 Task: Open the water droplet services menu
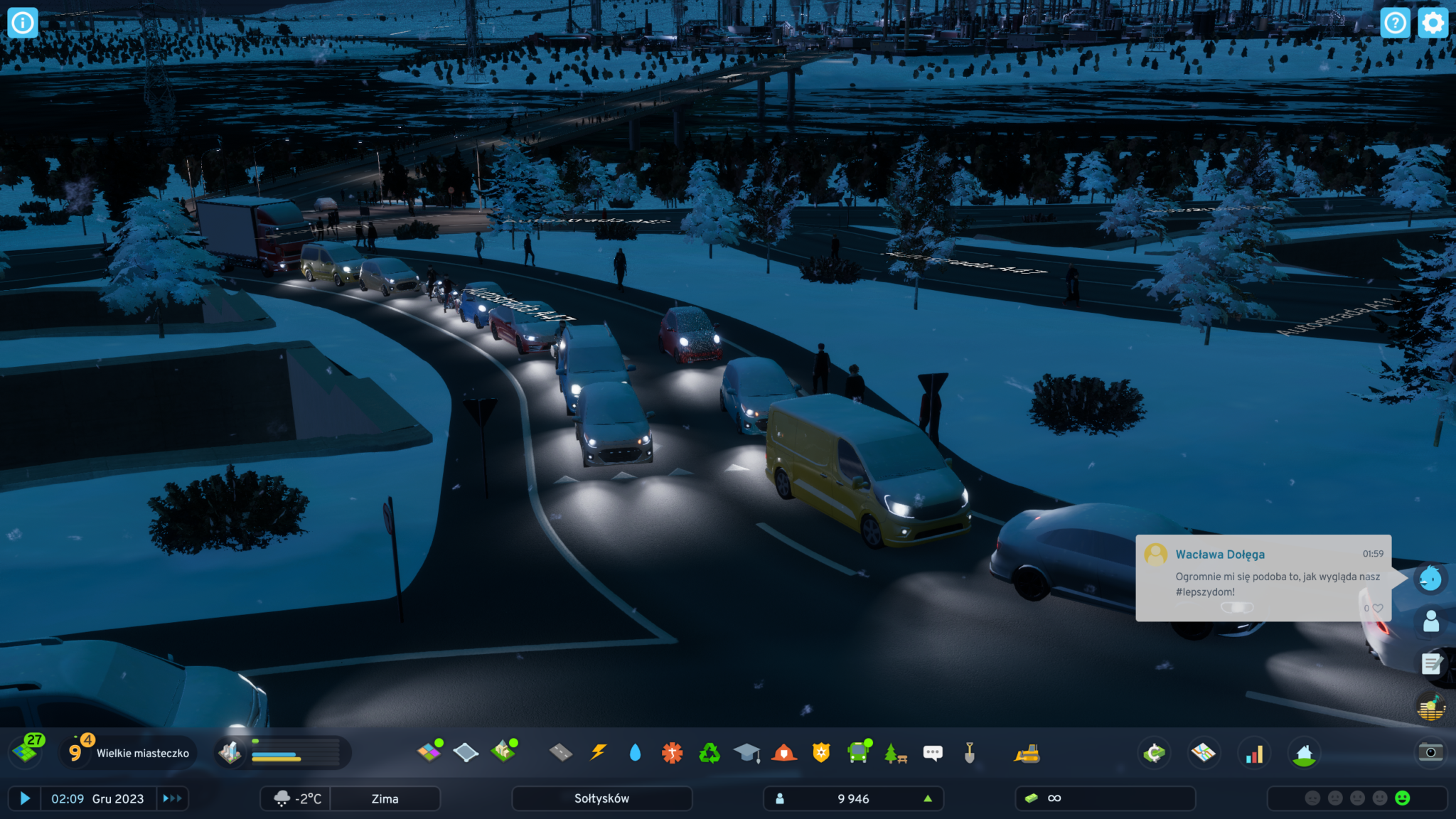(635, 752)
